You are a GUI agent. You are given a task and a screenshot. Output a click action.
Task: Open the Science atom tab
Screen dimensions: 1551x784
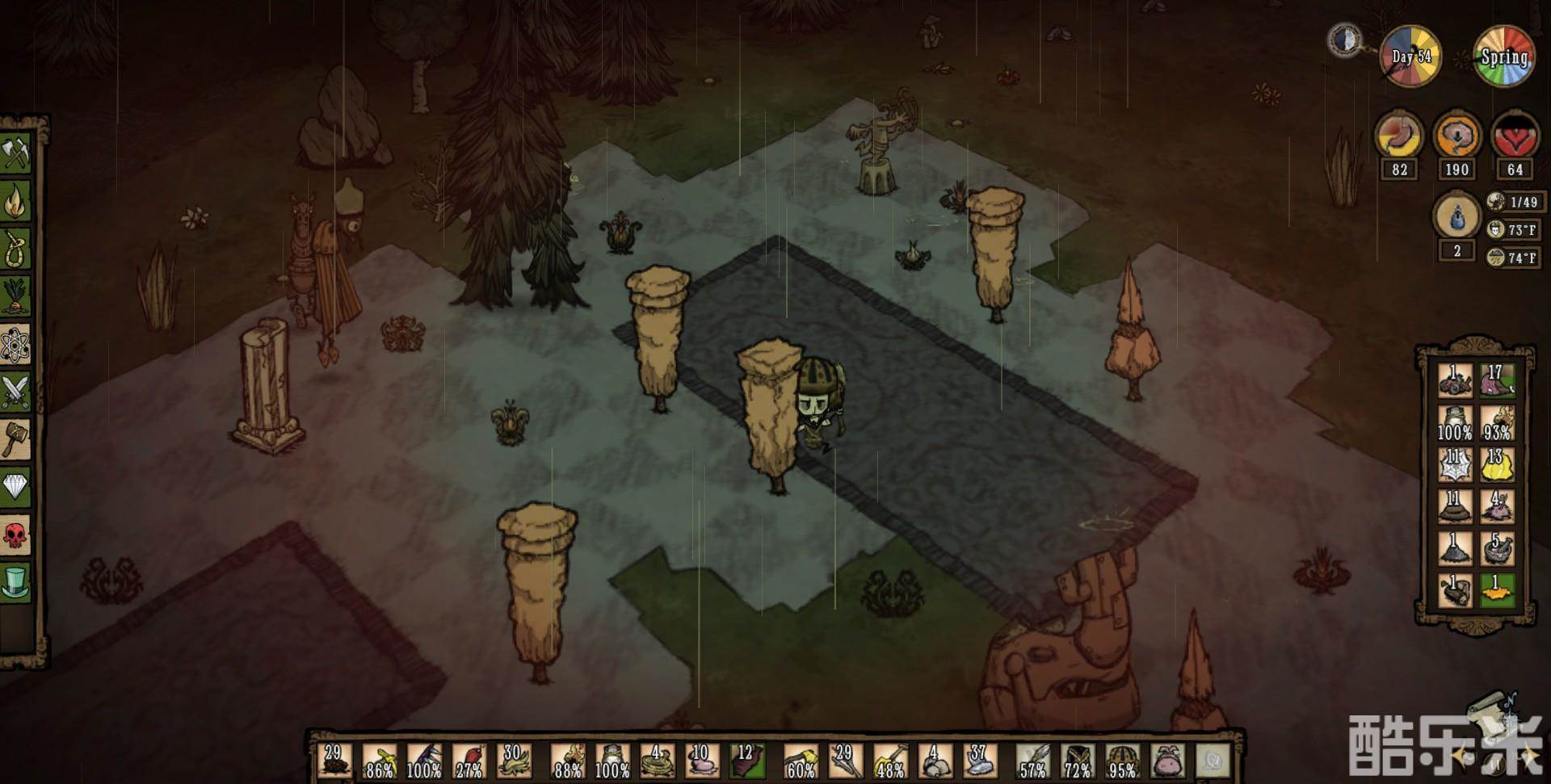(x=16, y=344)
